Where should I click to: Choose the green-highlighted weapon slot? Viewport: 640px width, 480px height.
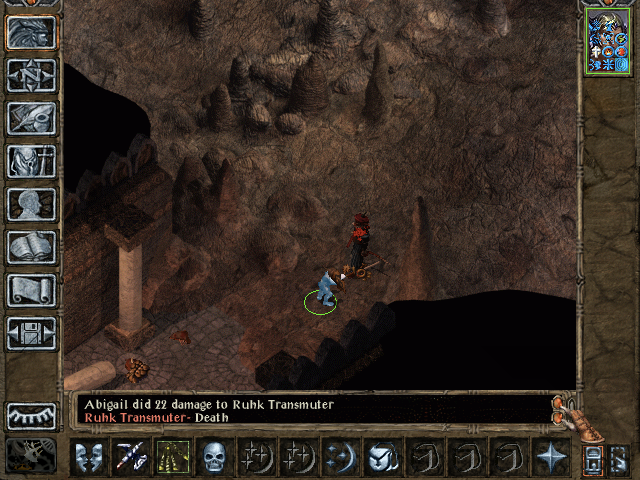click(174, 457)
